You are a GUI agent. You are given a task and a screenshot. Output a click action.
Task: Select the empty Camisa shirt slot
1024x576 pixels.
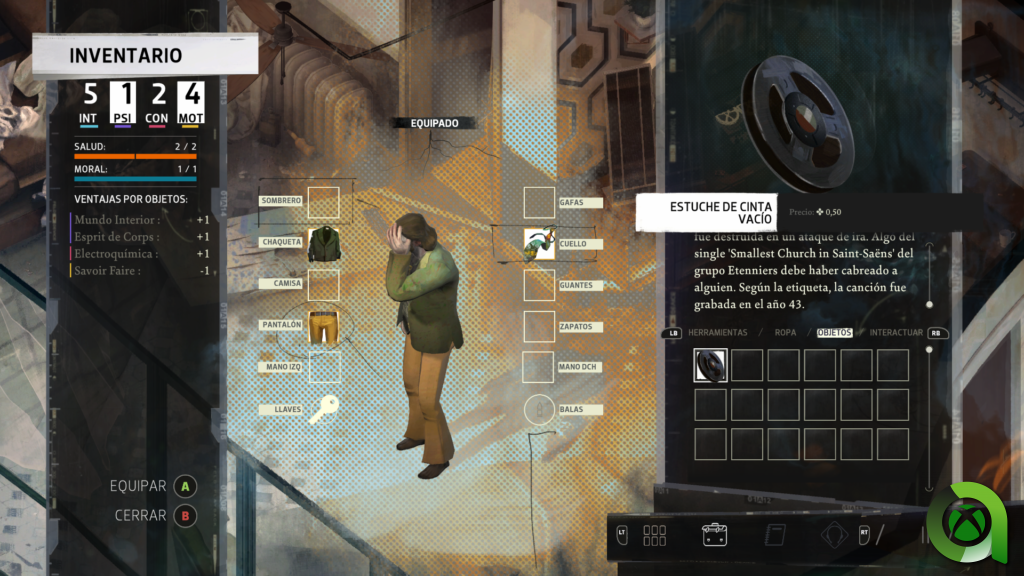click(x=323, y=285)
